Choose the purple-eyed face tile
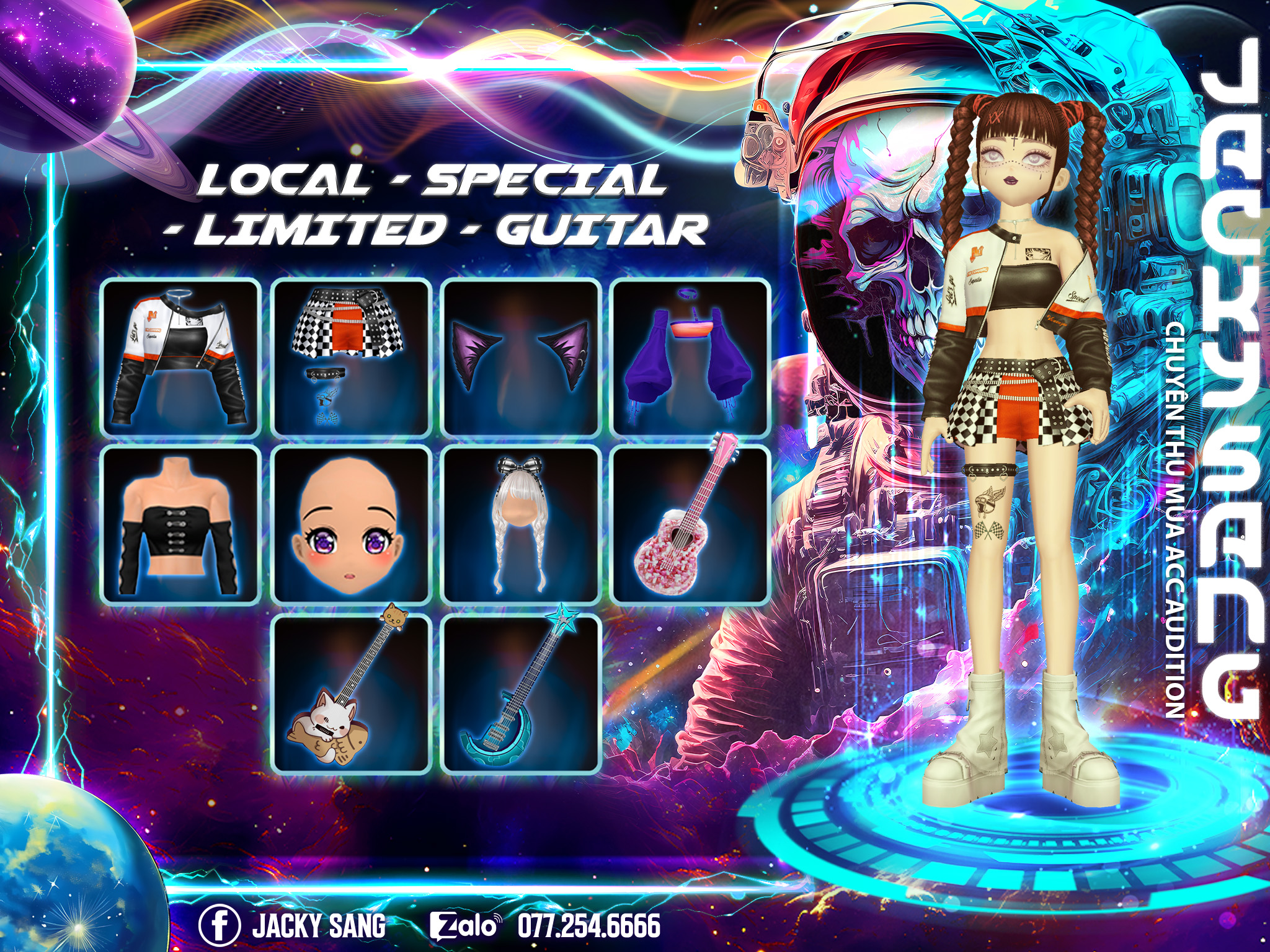Image resolution: width=1270 pixels, height=952 pixels. tap(351, 525)
